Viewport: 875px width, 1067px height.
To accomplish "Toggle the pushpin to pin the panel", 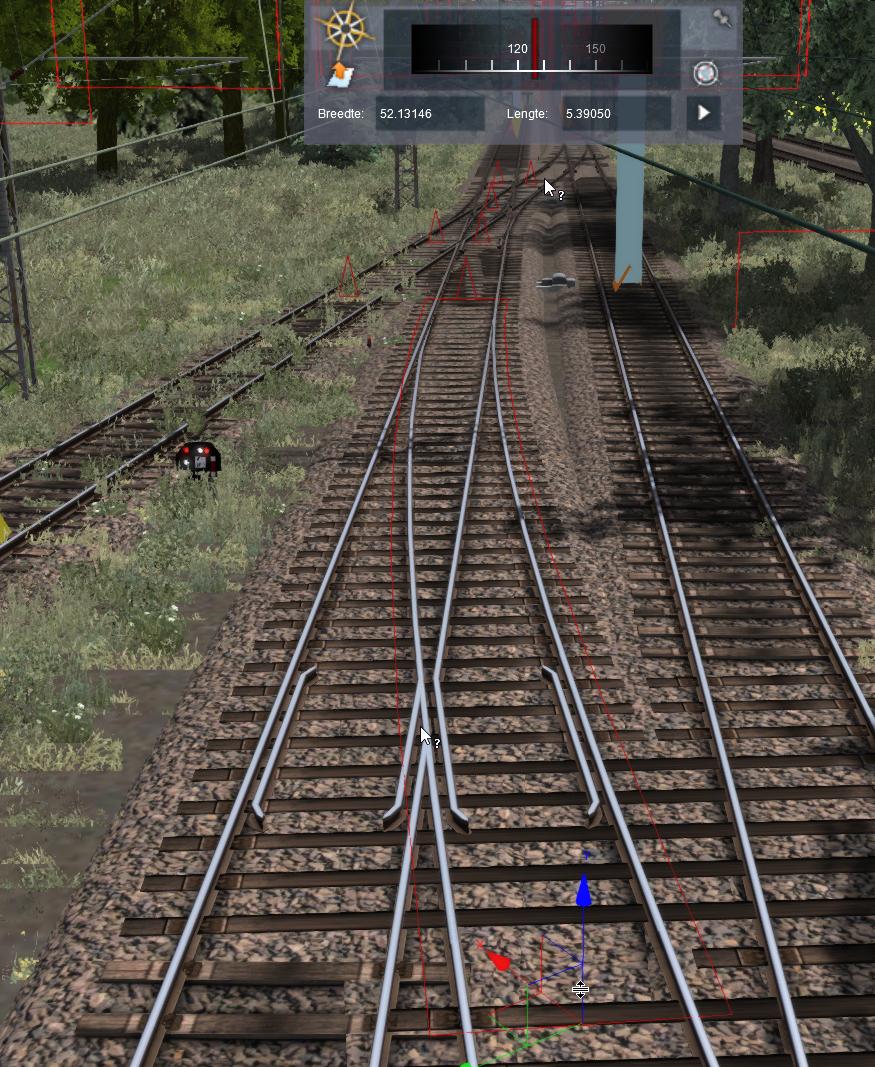I will click(722, 19).
